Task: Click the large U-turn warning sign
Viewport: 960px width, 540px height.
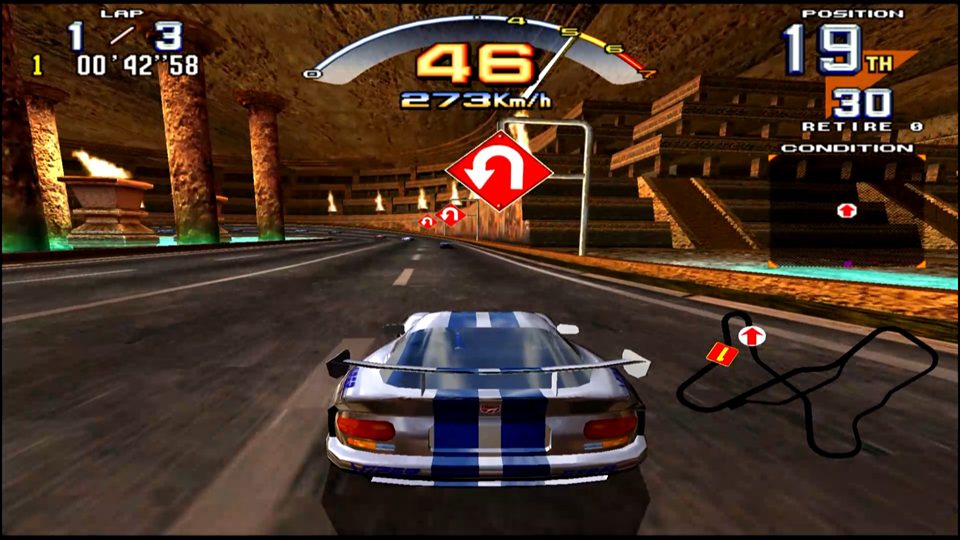Action: pos(499,172)
